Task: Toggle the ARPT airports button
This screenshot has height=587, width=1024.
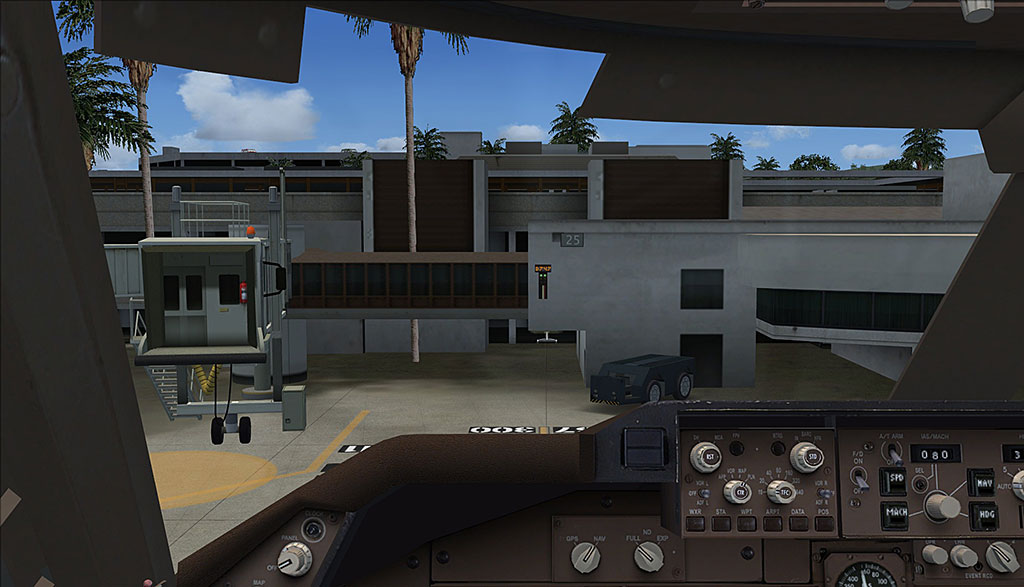Action: 773,524
